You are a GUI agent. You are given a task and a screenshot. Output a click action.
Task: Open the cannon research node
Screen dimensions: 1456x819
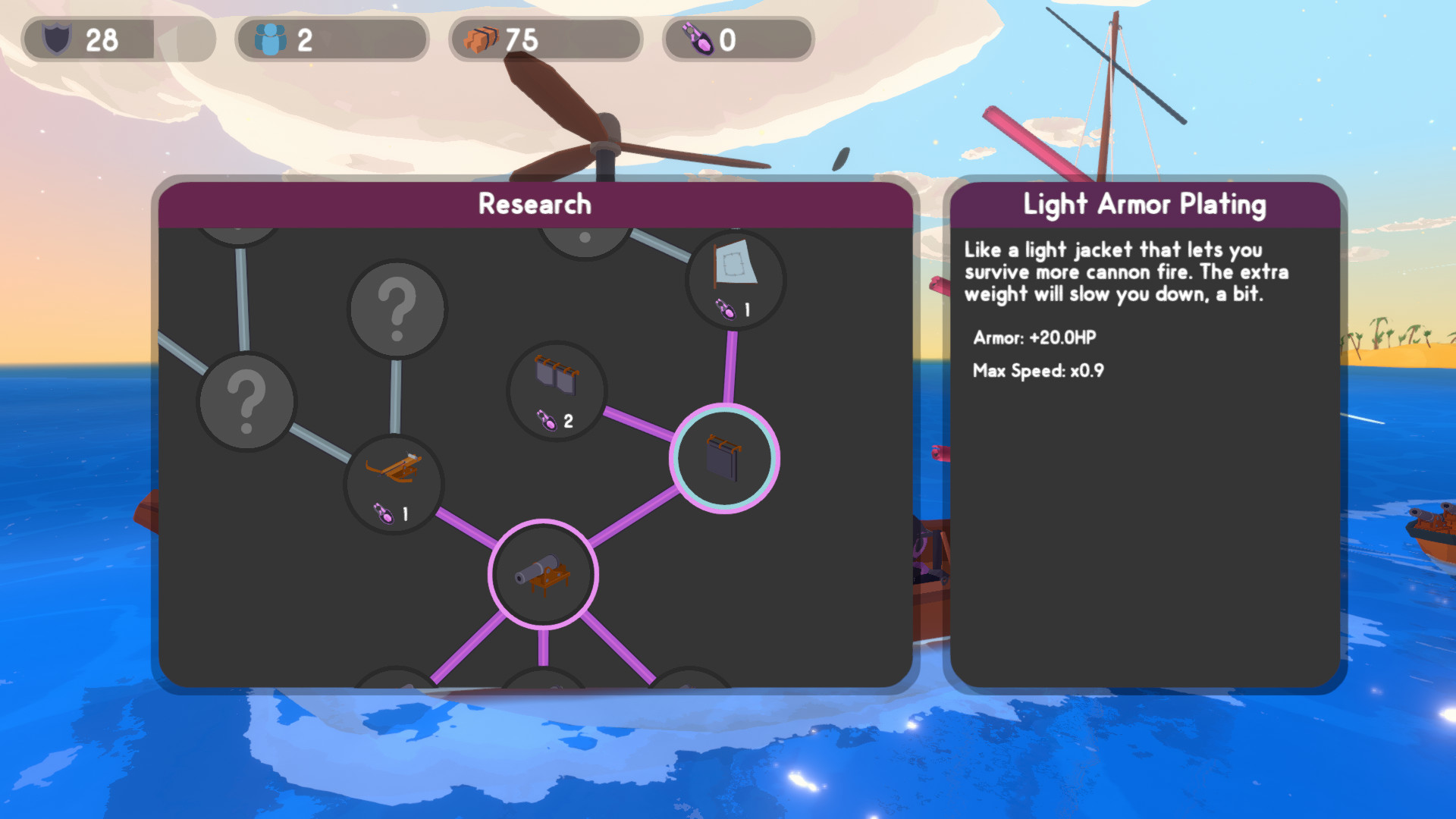(x=541, y=576)
